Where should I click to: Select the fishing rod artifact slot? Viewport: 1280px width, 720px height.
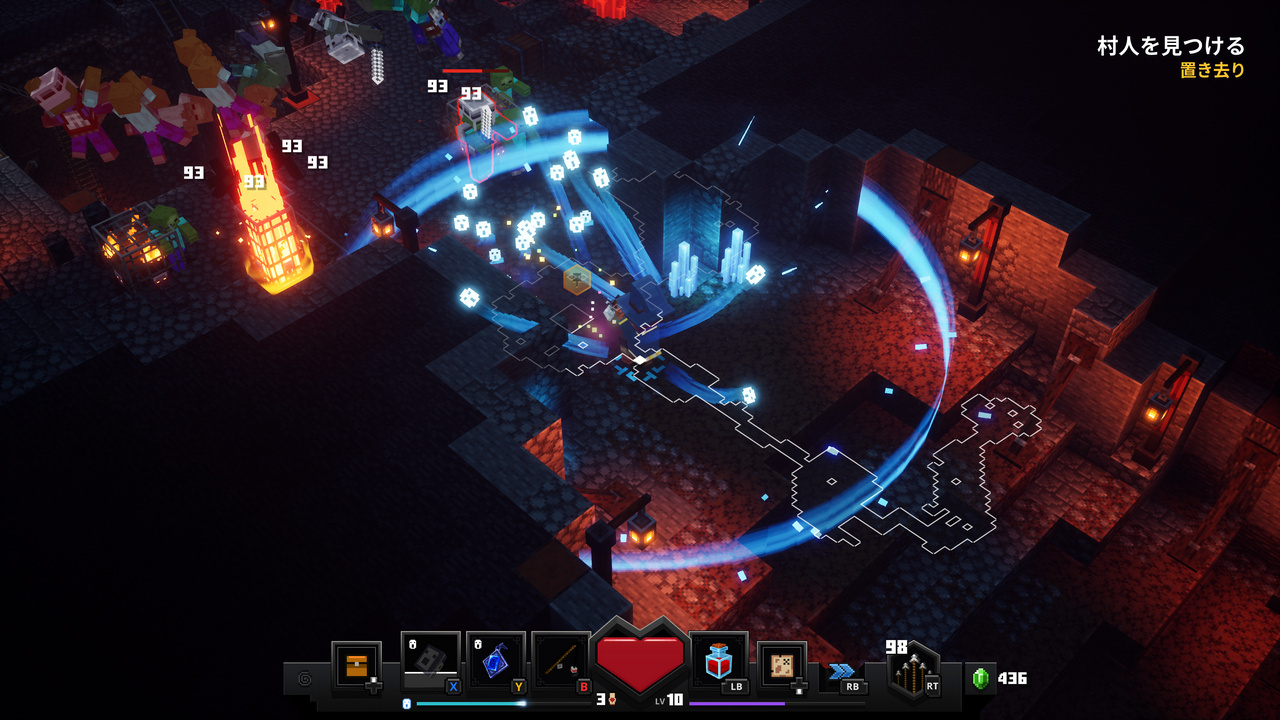[560, 660]
